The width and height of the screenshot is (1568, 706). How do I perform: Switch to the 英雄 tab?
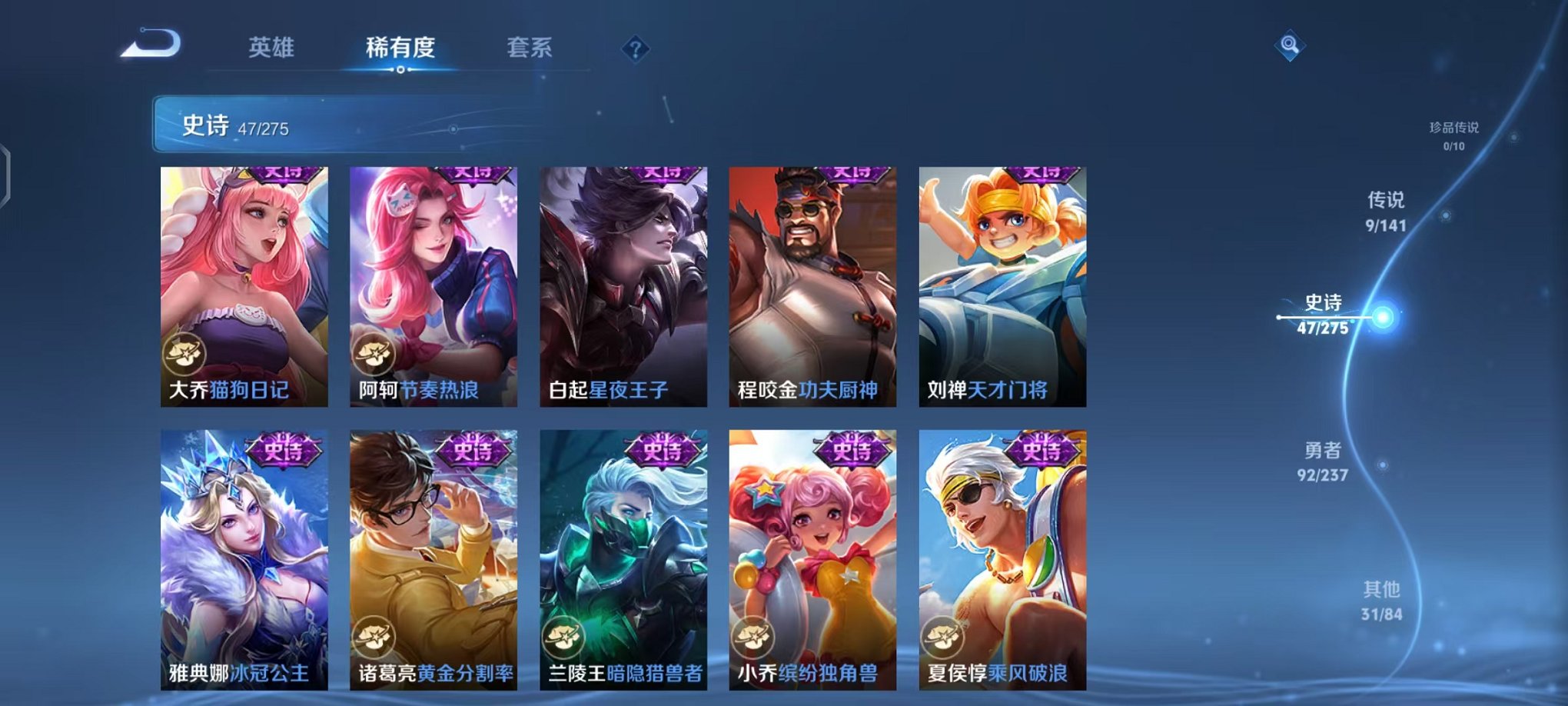click(x=270, y=48)
